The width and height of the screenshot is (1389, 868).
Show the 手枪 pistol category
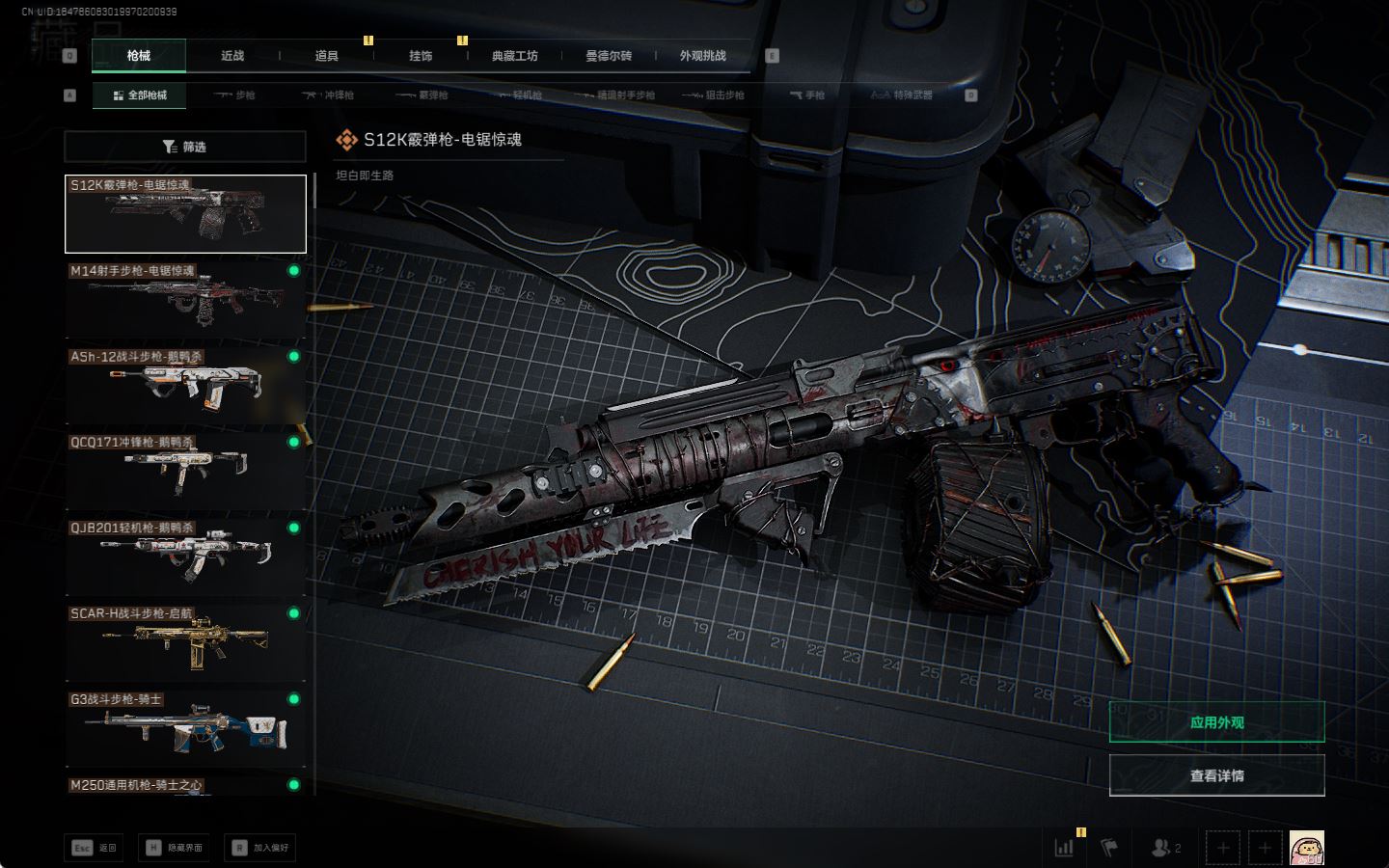tap(807, 95)
